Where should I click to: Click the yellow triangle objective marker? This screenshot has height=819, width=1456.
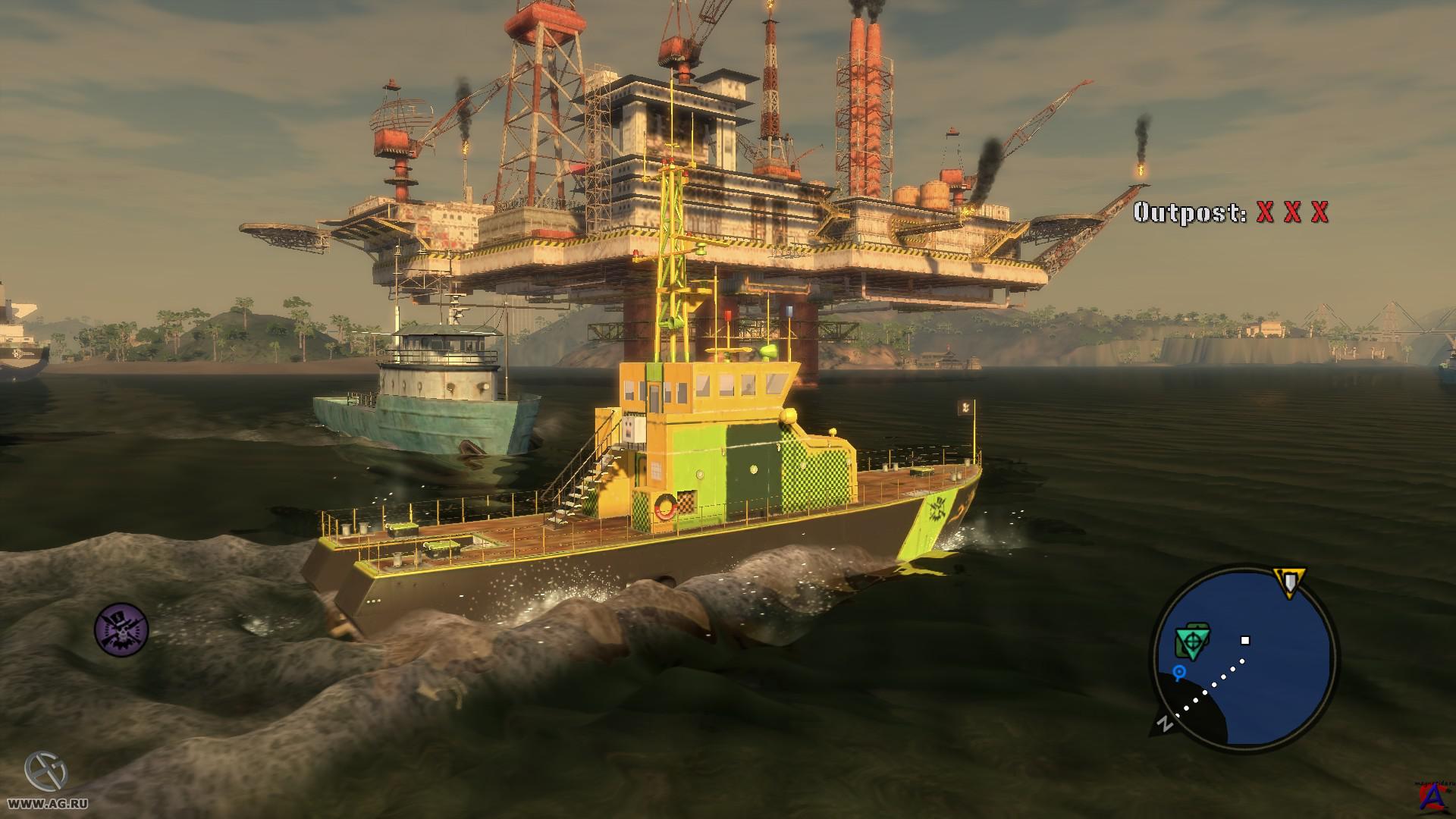click(x=1288, y=582)
